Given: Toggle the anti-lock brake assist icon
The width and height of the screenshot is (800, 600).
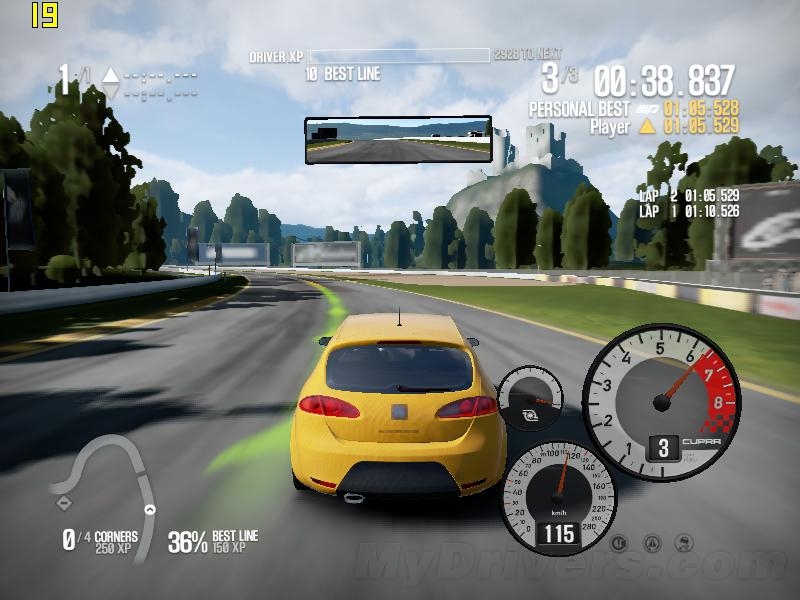Looking at the screenshot, I should click(x=619, y=543).
